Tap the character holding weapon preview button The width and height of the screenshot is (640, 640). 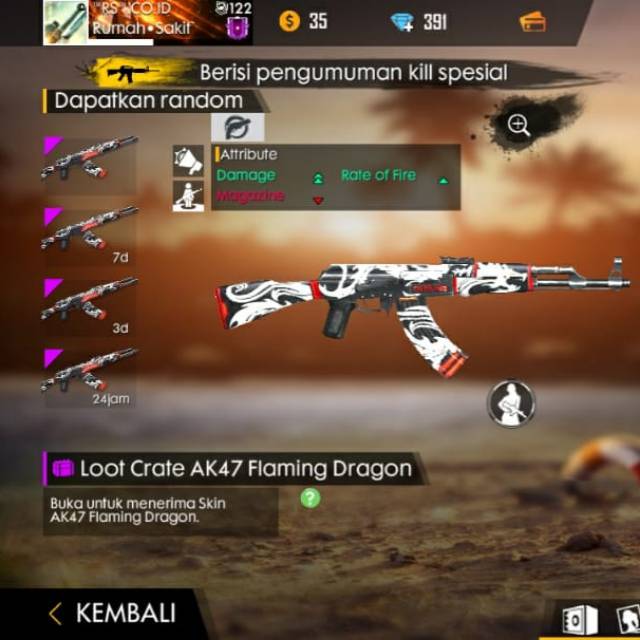point(511,403)
